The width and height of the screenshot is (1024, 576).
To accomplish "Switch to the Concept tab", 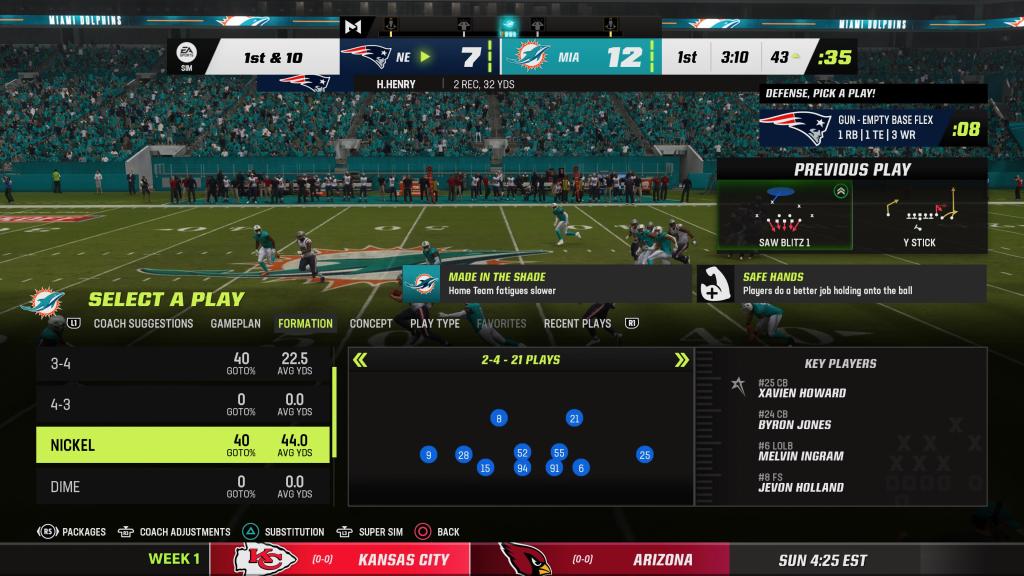I will 371,324.
